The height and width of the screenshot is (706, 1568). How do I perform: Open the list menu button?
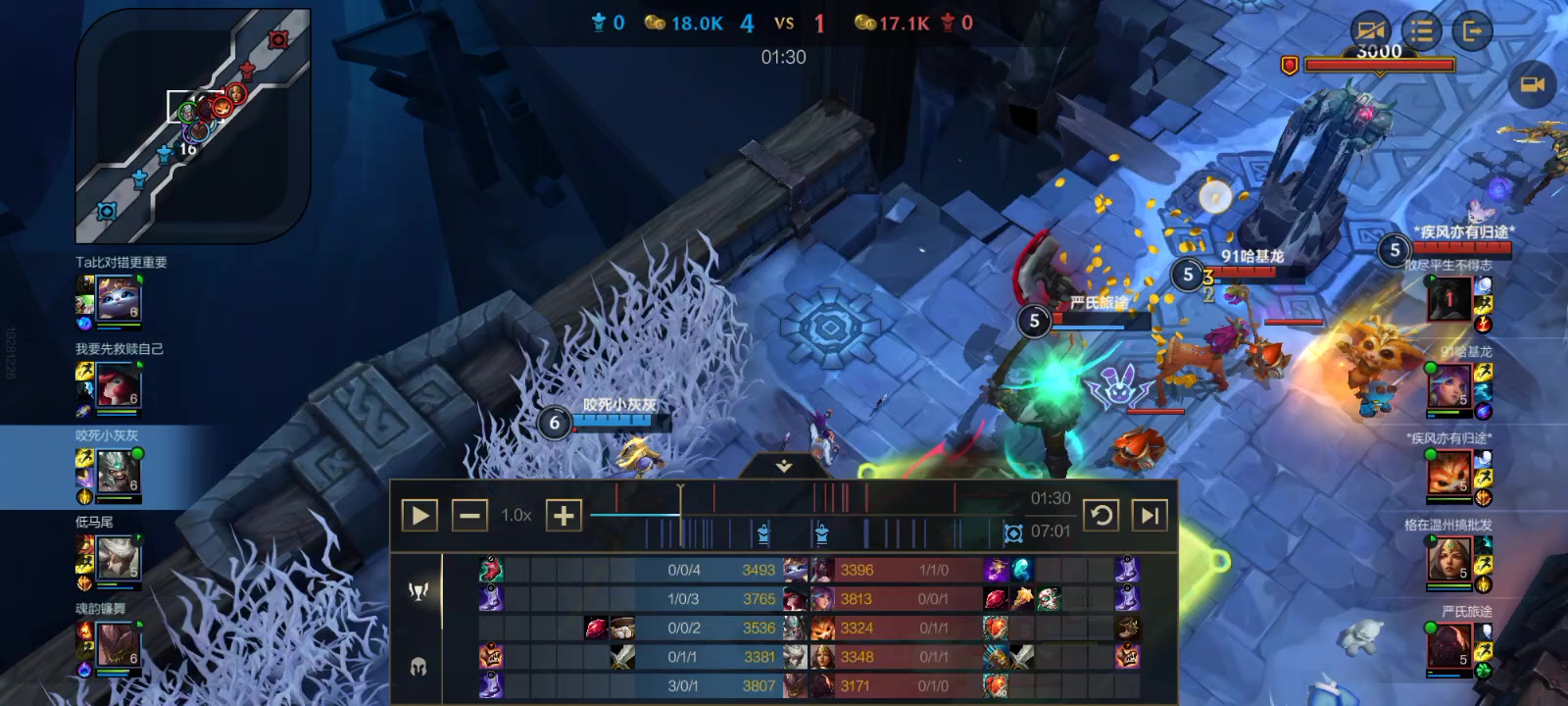coord(1421,31)
